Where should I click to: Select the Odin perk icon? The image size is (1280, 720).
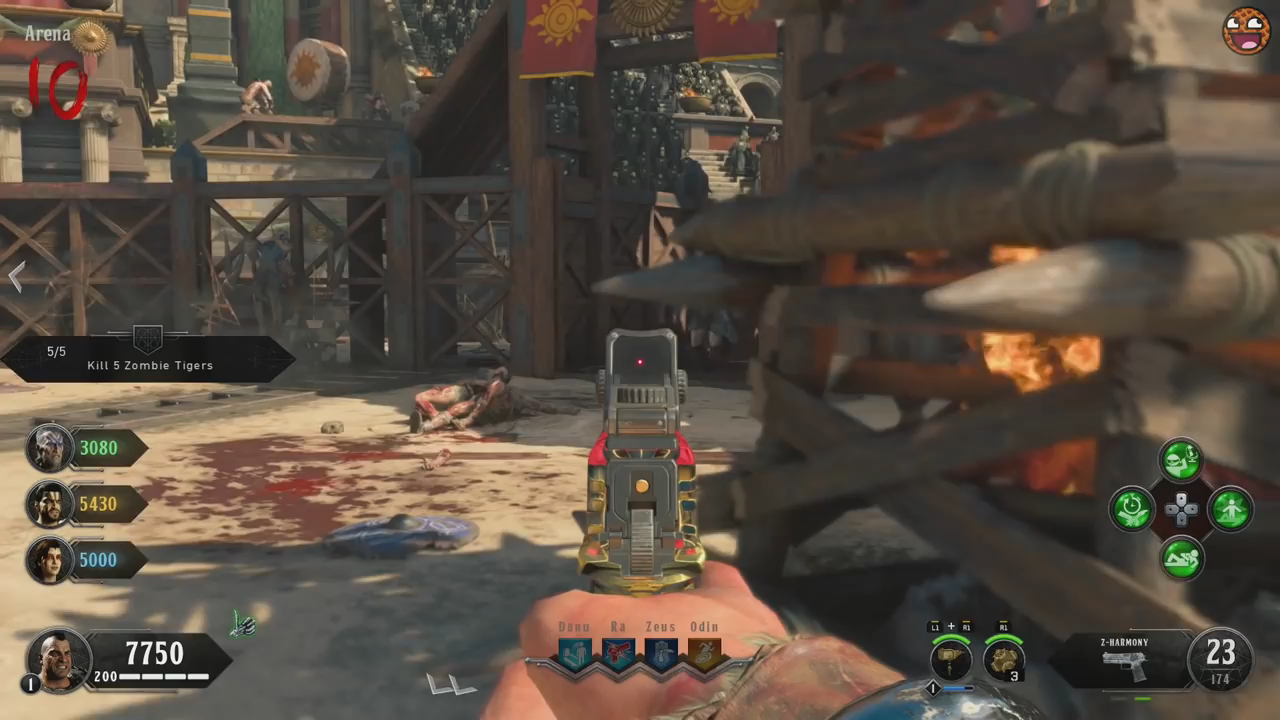click(x=703, y=654)
